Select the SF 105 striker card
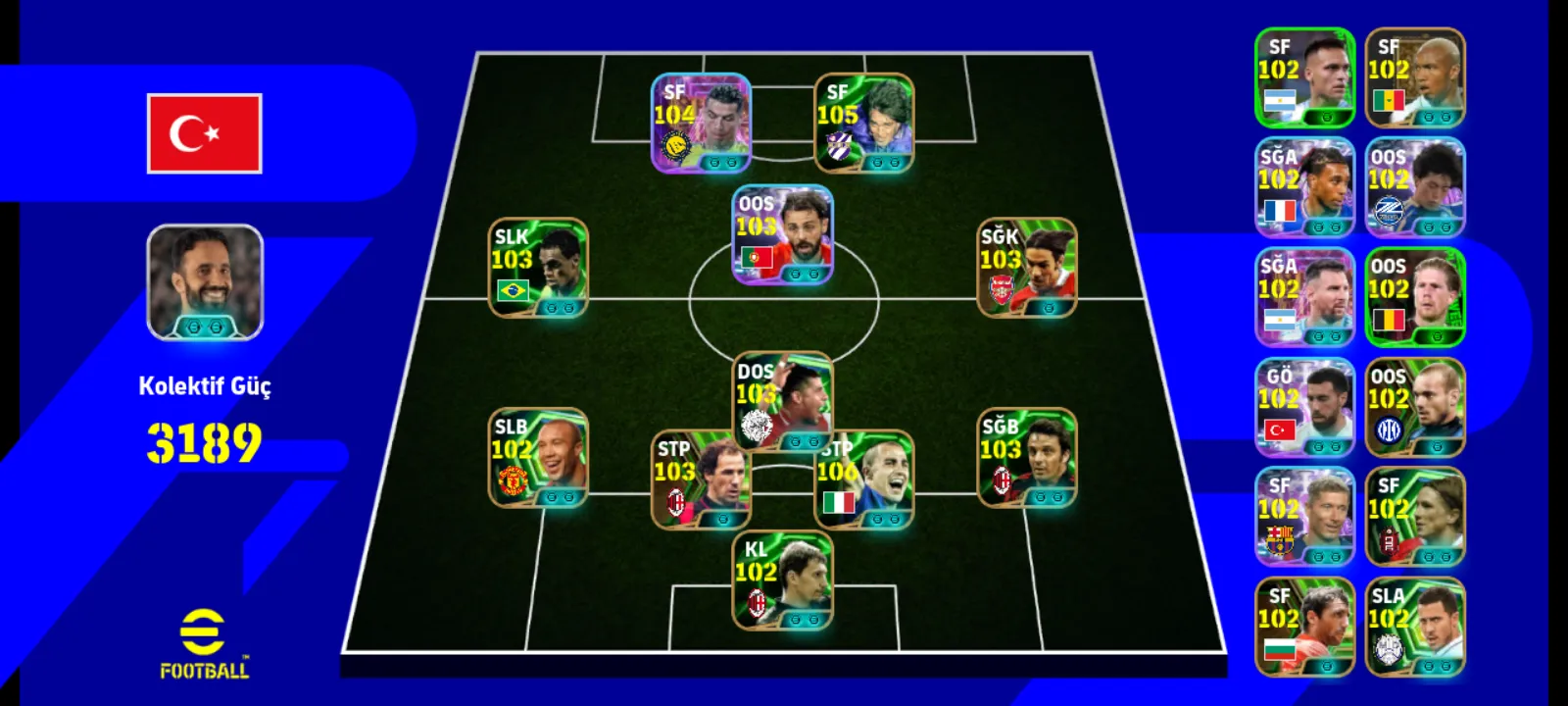This screenshot has width=1568, height=706. (x=863, y=124)
